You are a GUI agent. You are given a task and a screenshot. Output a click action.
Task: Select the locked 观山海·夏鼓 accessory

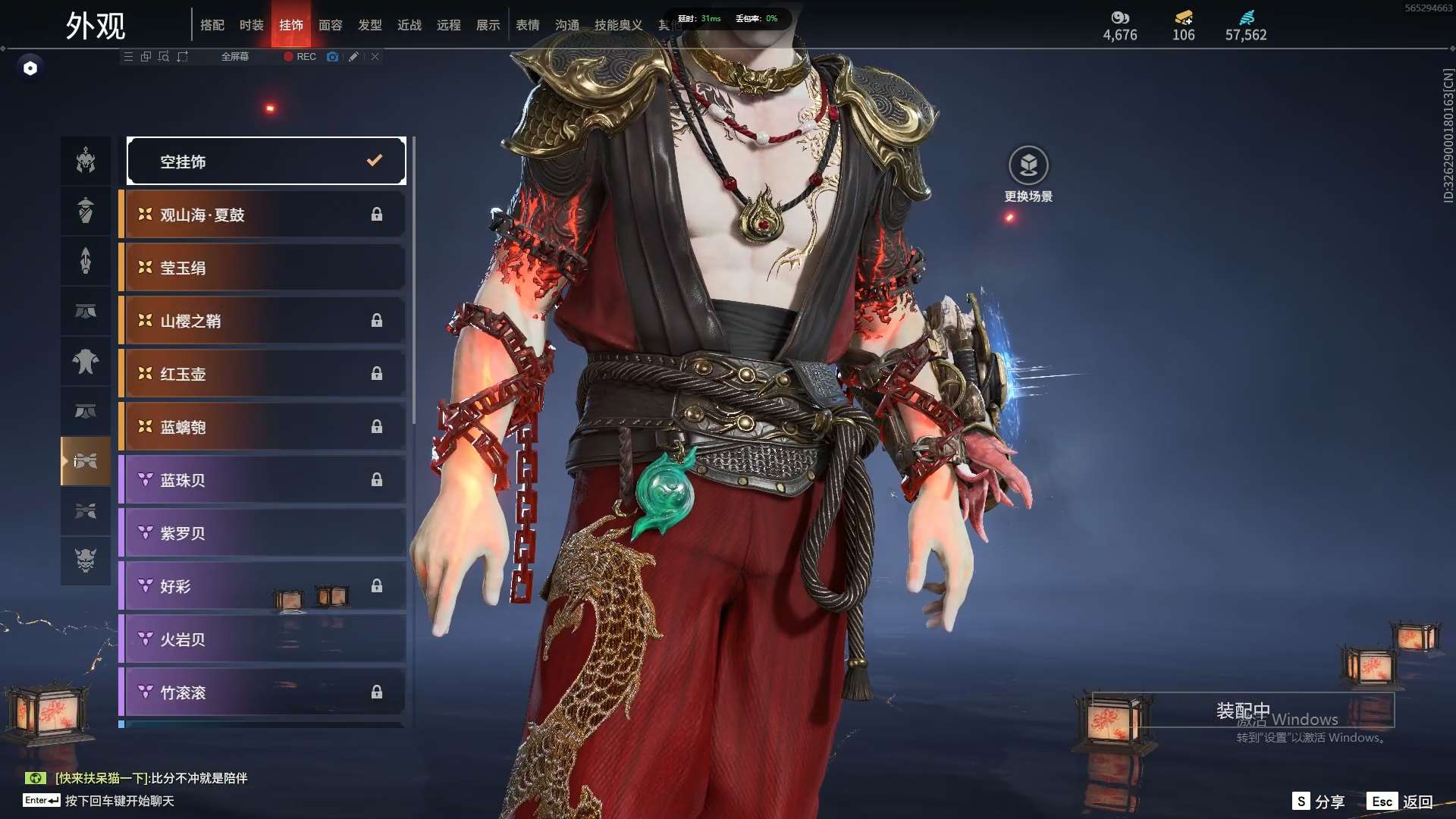[262, 215]
